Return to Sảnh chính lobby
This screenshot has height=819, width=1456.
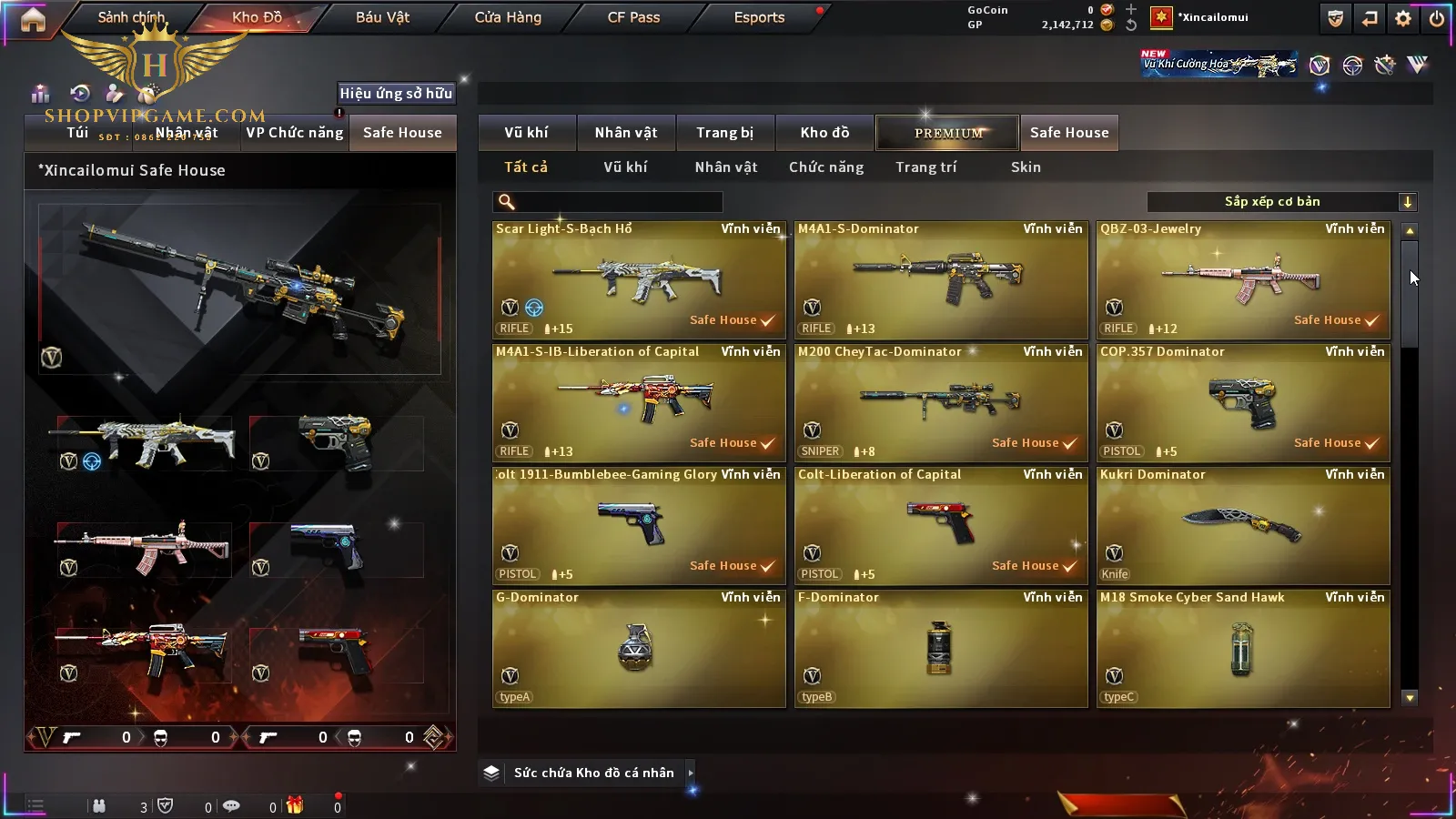(131, 17)
